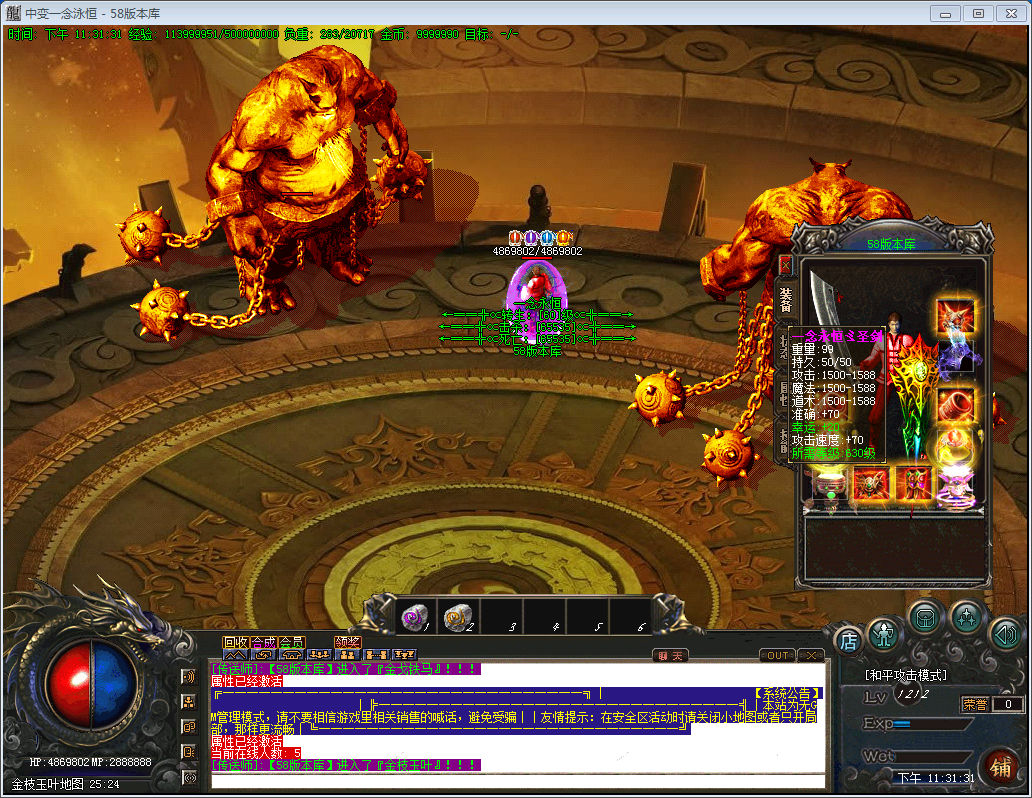This screenshot has width=1032, height=798.
Task: Maximize the game window
Action: coord(978,13)
